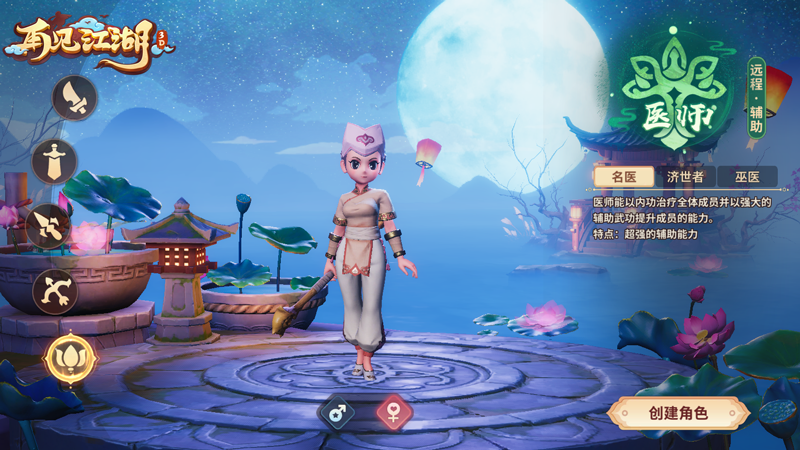Open the 名医 specialization tab

coord(625,177)
